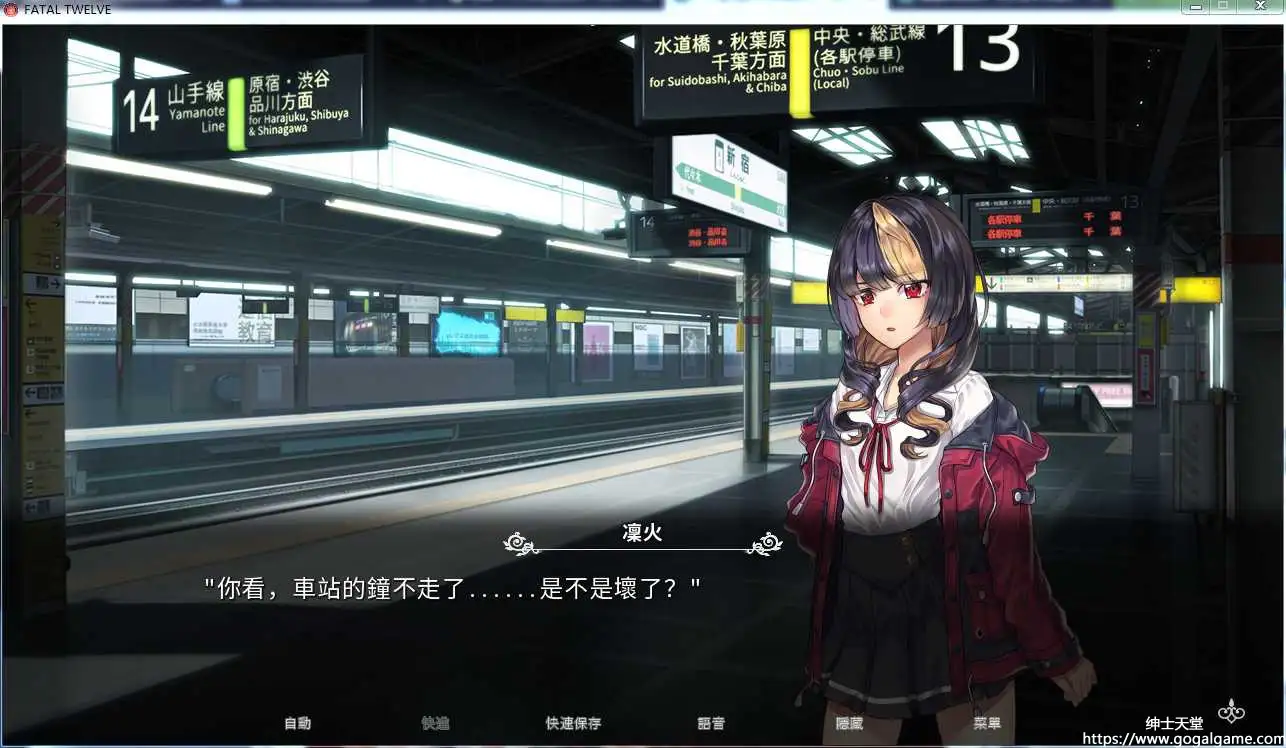The image size is (1286, 748).
Task: Hide the dialogue box with 隱藏
Action: pyautogui.click(x=851, y=723)
